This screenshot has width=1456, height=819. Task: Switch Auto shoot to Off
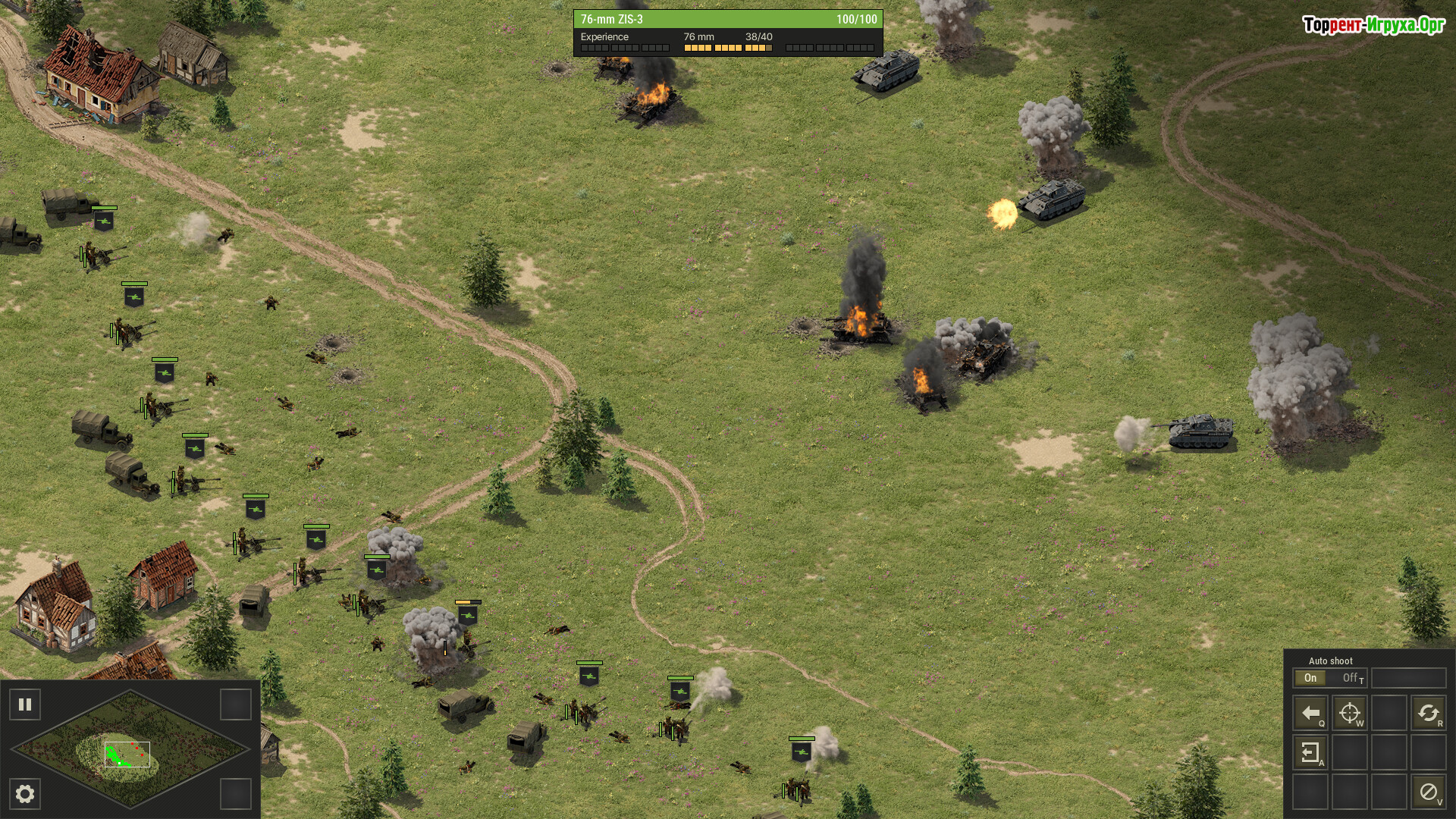click(x=1351, y=678)
